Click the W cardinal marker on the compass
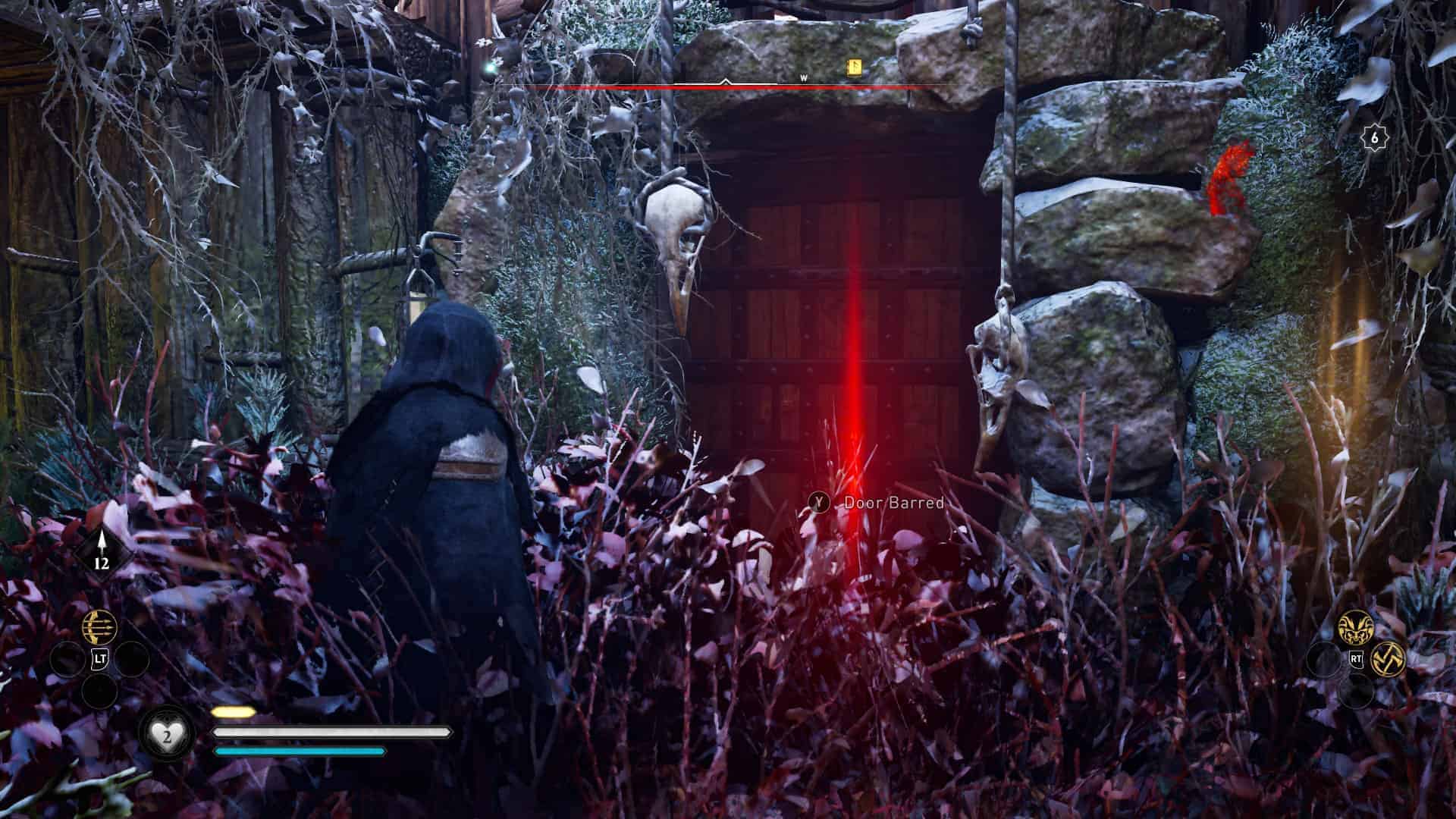The height and width of the screenshot is (819, 1456). tap(803, 77)
